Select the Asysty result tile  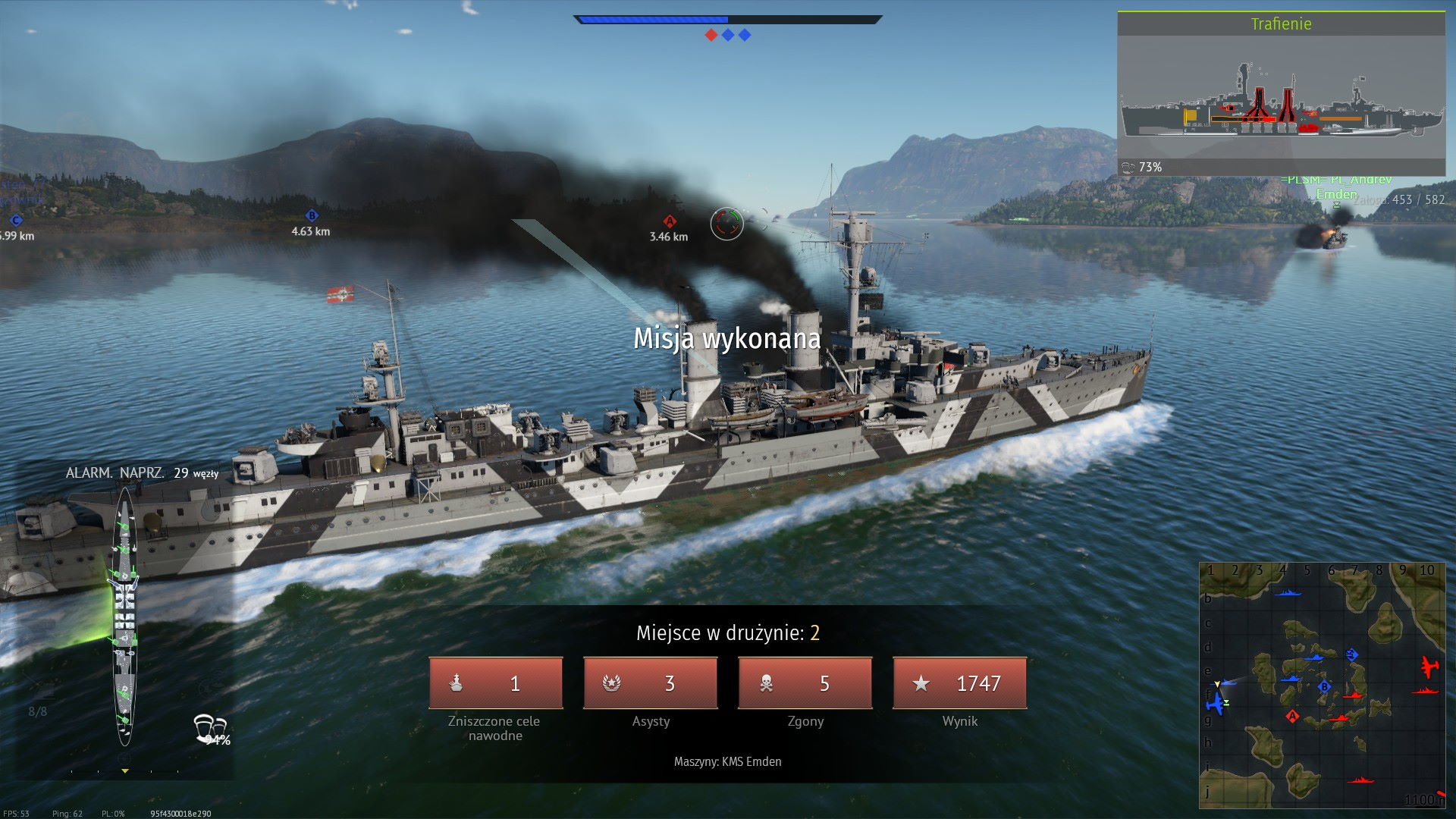click(x=651, y=683)
